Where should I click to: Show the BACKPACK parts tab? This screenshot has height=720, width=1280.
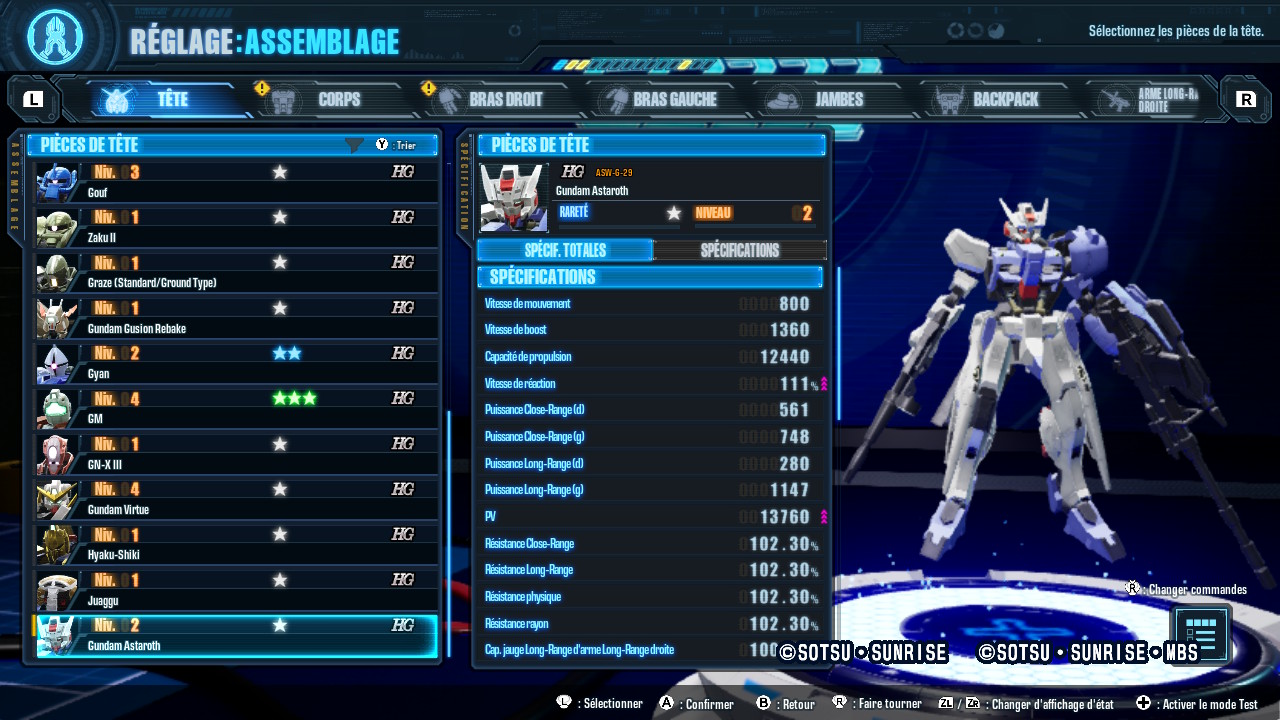tap(992, 100)
